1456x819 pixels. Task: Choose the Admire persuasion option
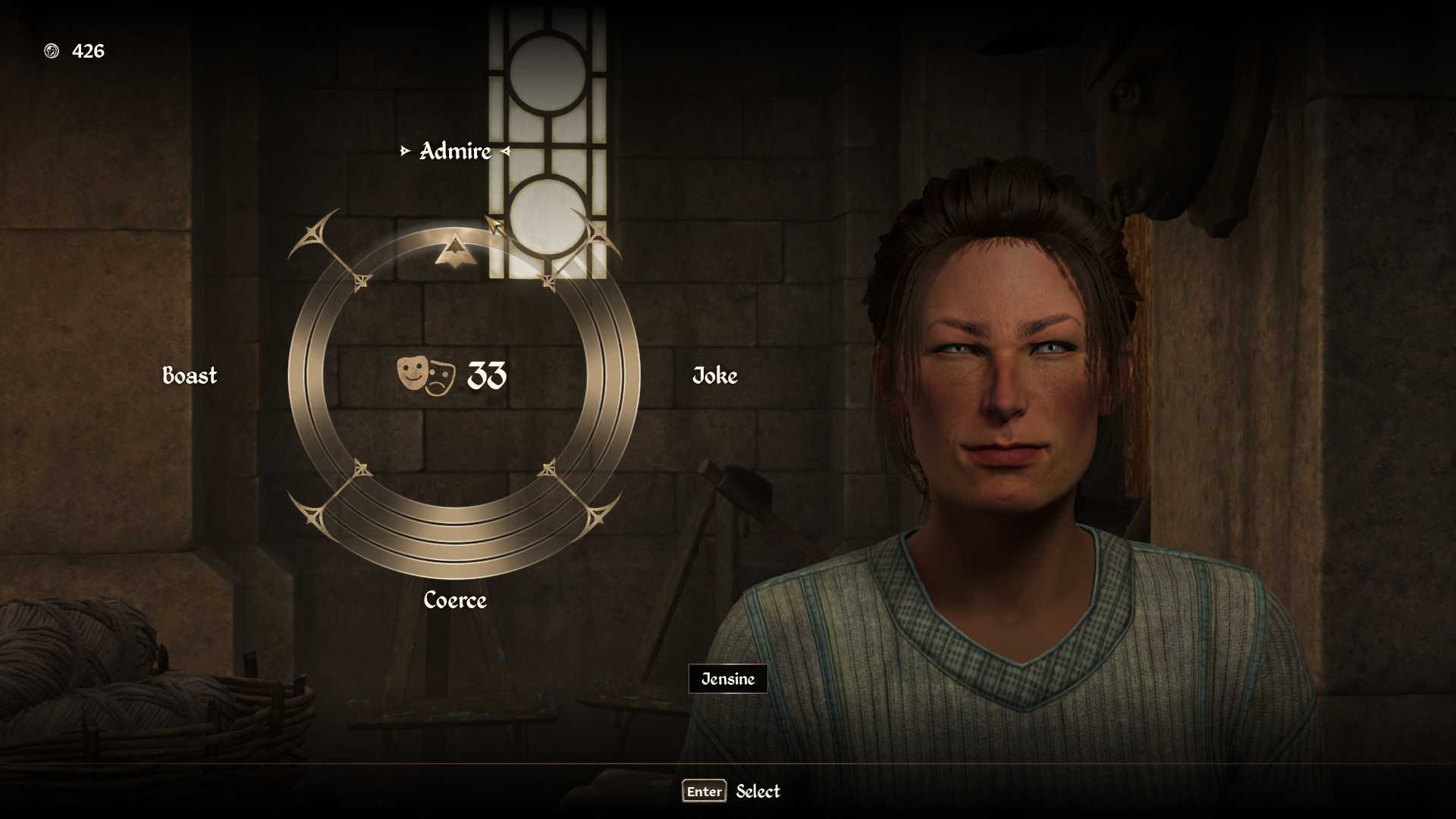coord(455,152)
